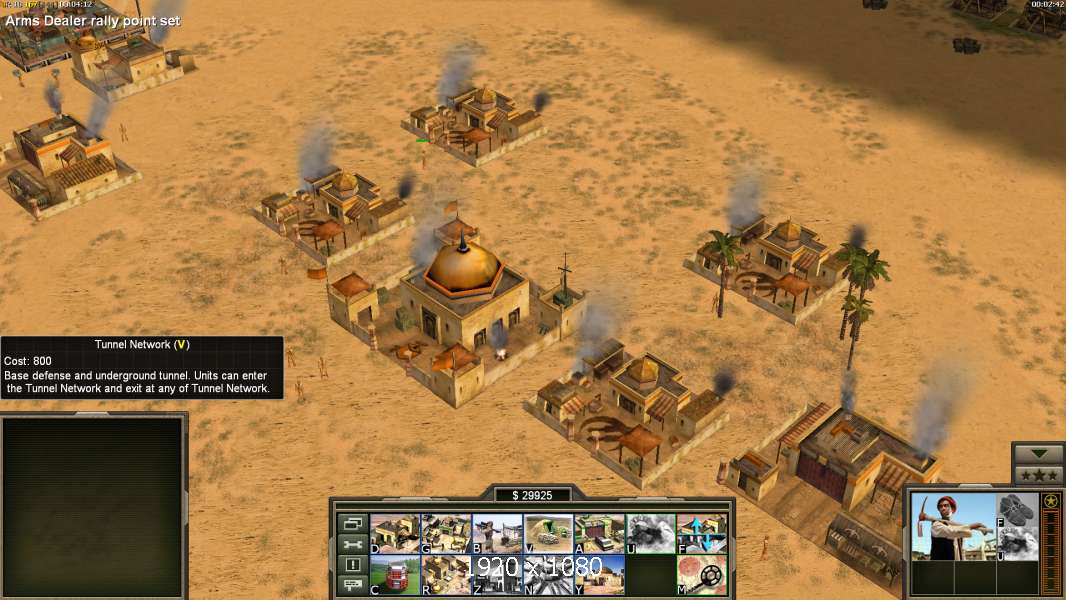Click the speech-box button below the exclamation button
The height and width of the screenshot is (600, 1066).
point(352,586)
